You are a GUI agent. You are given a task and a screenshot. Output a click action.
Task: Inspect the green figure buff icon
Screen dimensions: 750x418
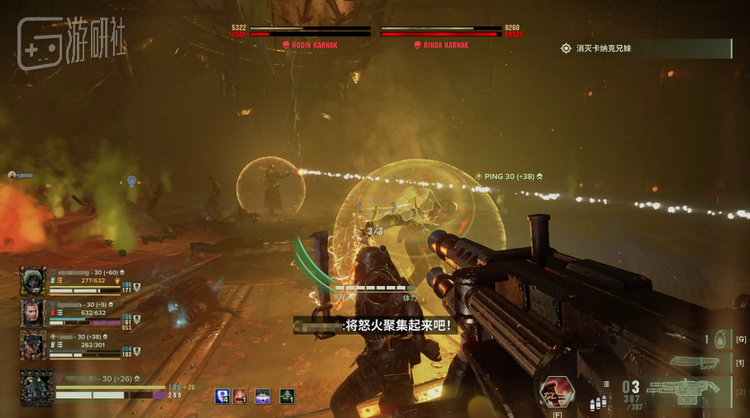[x=287, y=396]
